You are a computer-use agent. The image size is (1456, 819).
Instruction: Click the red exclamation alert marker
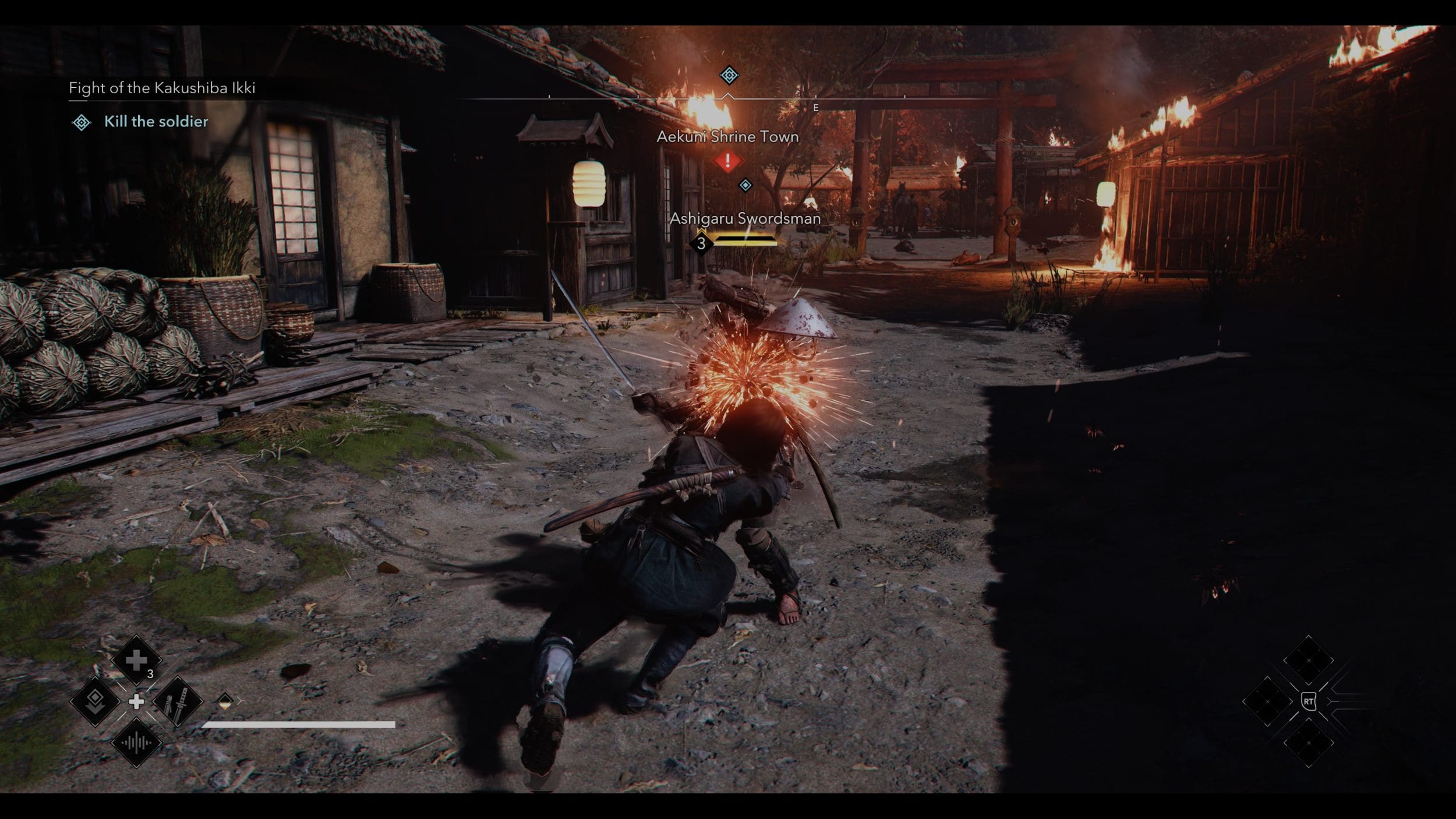[727, 161]
